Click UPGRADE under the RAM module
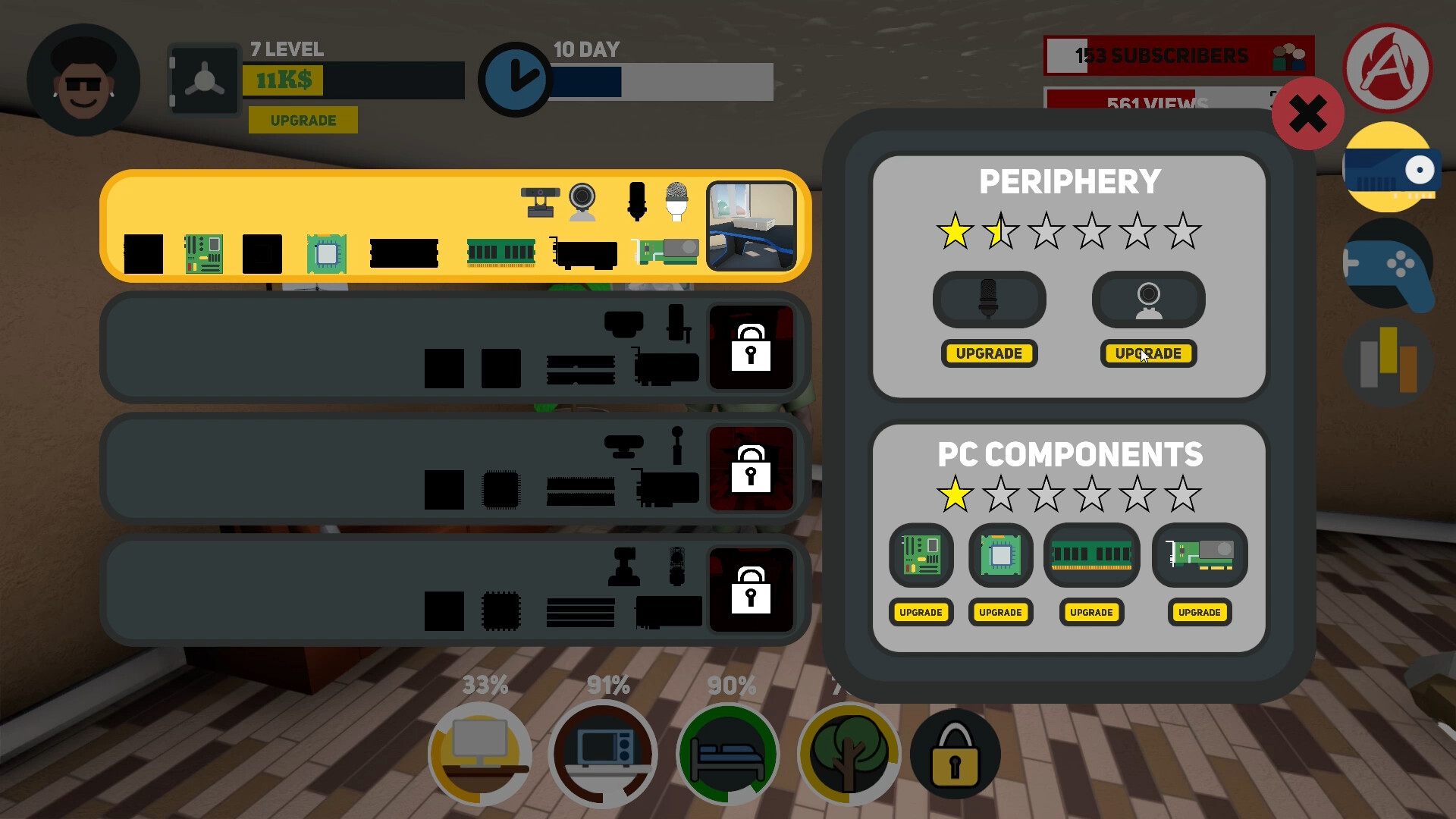Viewport: 1456px width, 819px height. [1091, 613]
